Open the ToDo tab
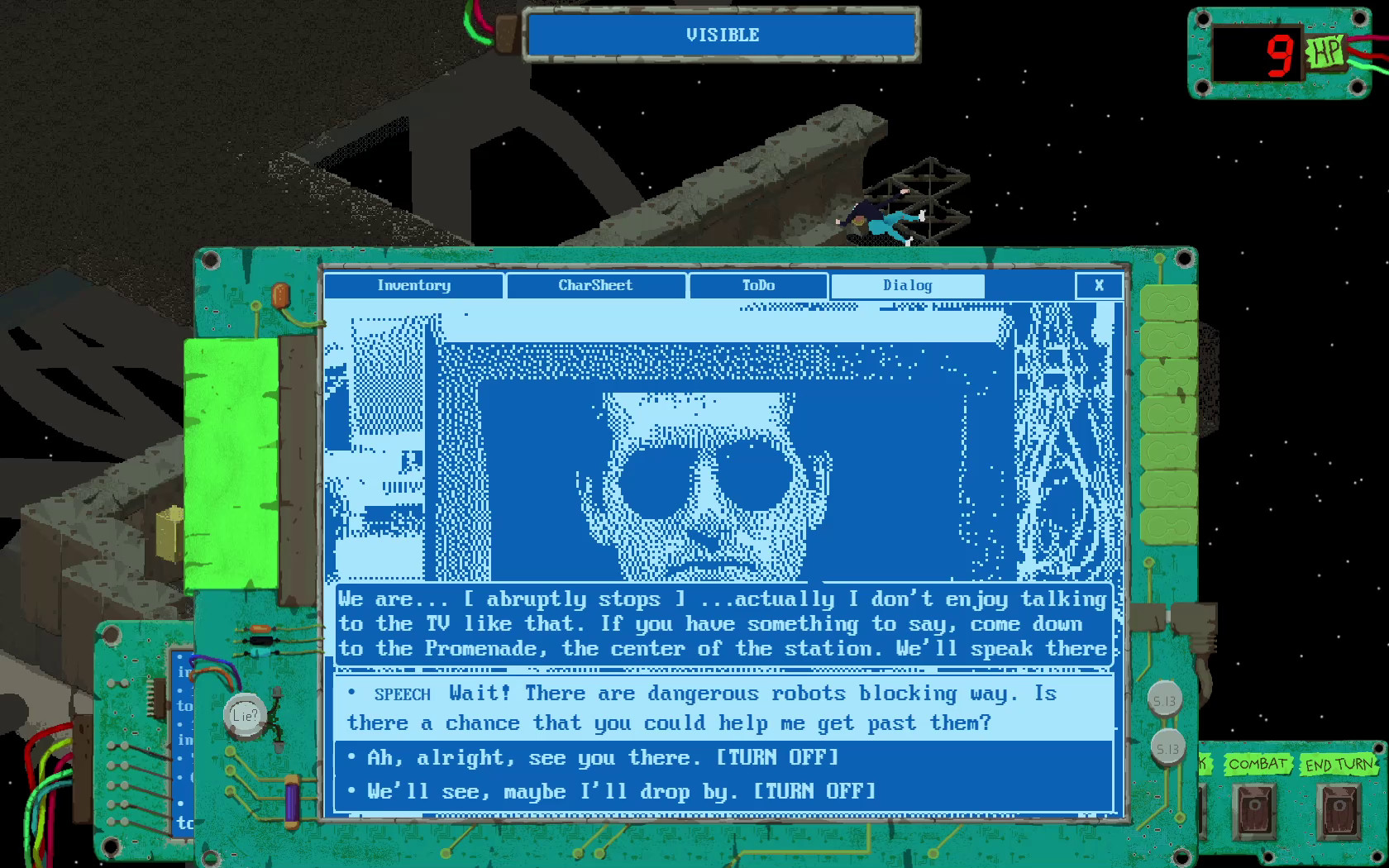Viewport: 1389px width, 868px height. pos(757,285)
